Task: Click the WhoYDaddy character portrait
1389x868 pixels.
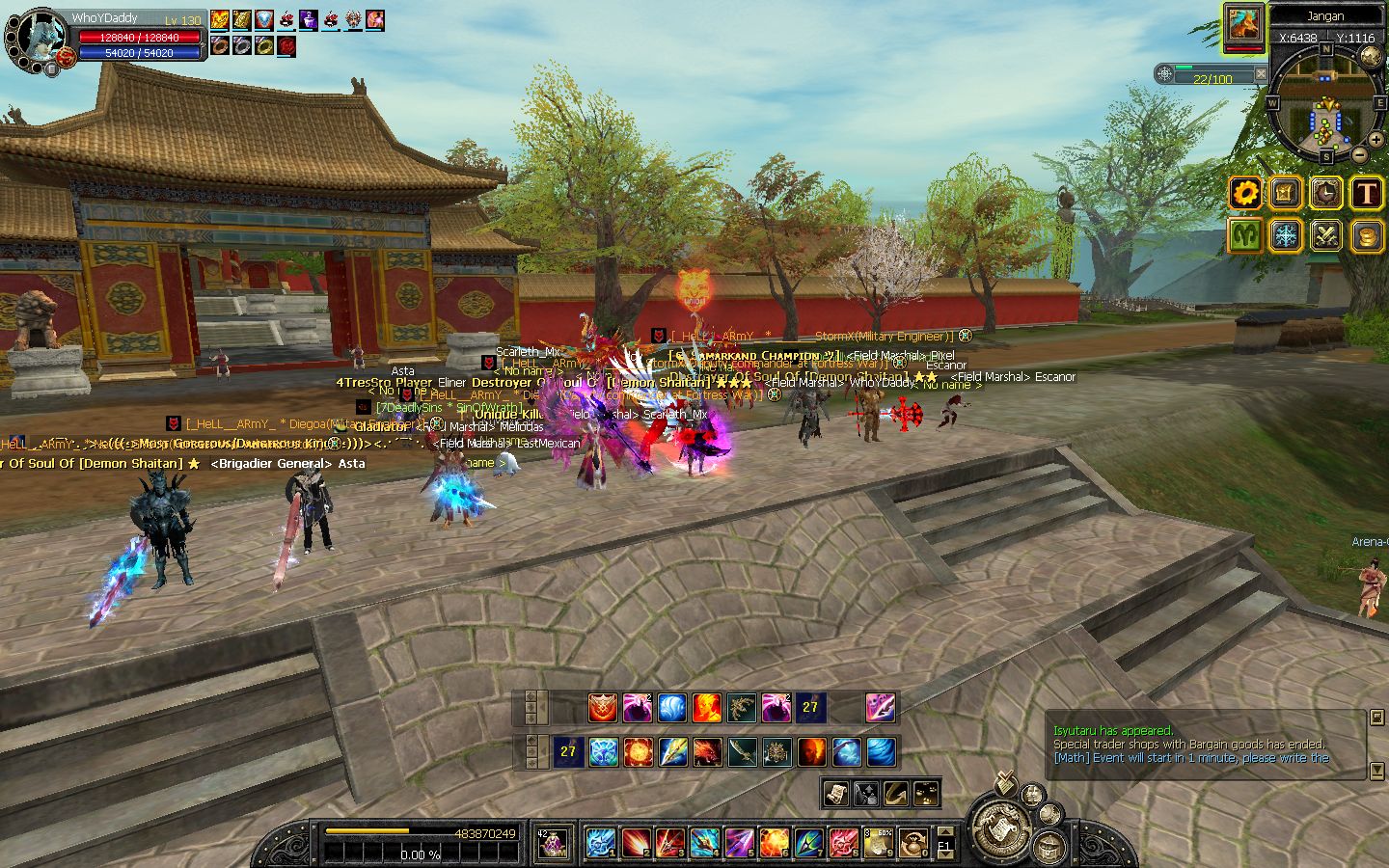Action: coord(37,41)
